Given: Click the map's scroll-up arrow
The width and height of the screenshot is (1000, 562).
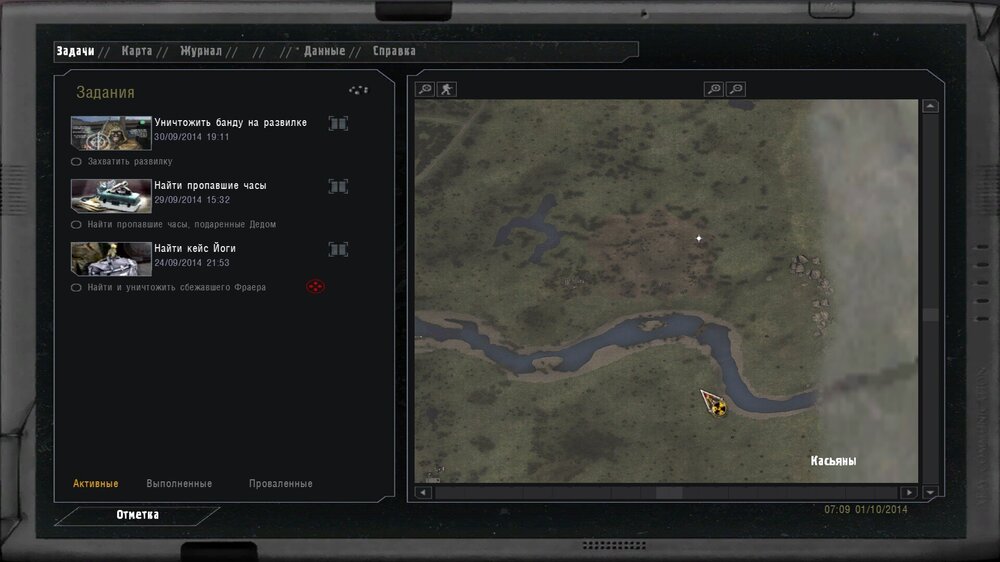Looking at the screenshot, I should (931, 106).
